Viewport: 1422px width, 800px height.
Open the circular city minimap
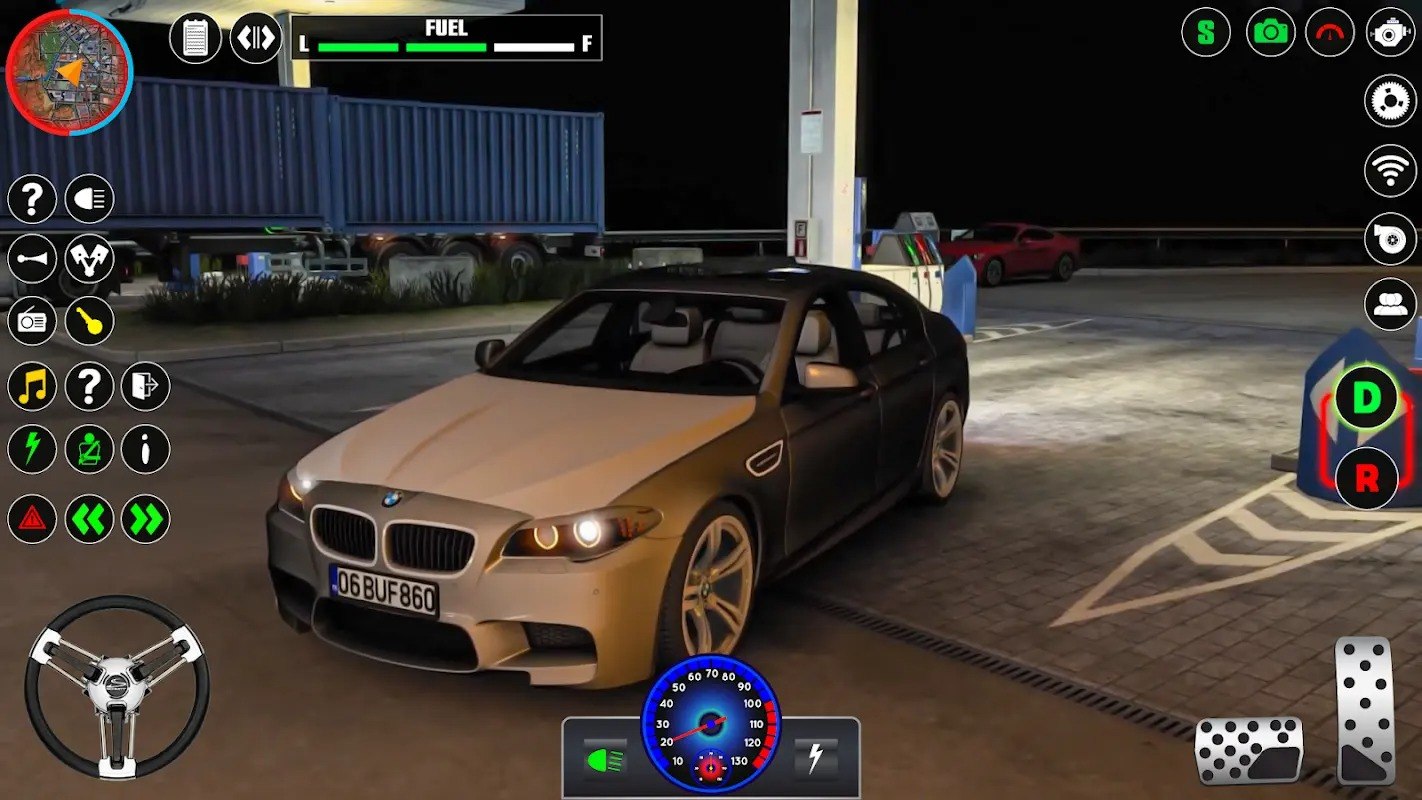tap(69, 71)
